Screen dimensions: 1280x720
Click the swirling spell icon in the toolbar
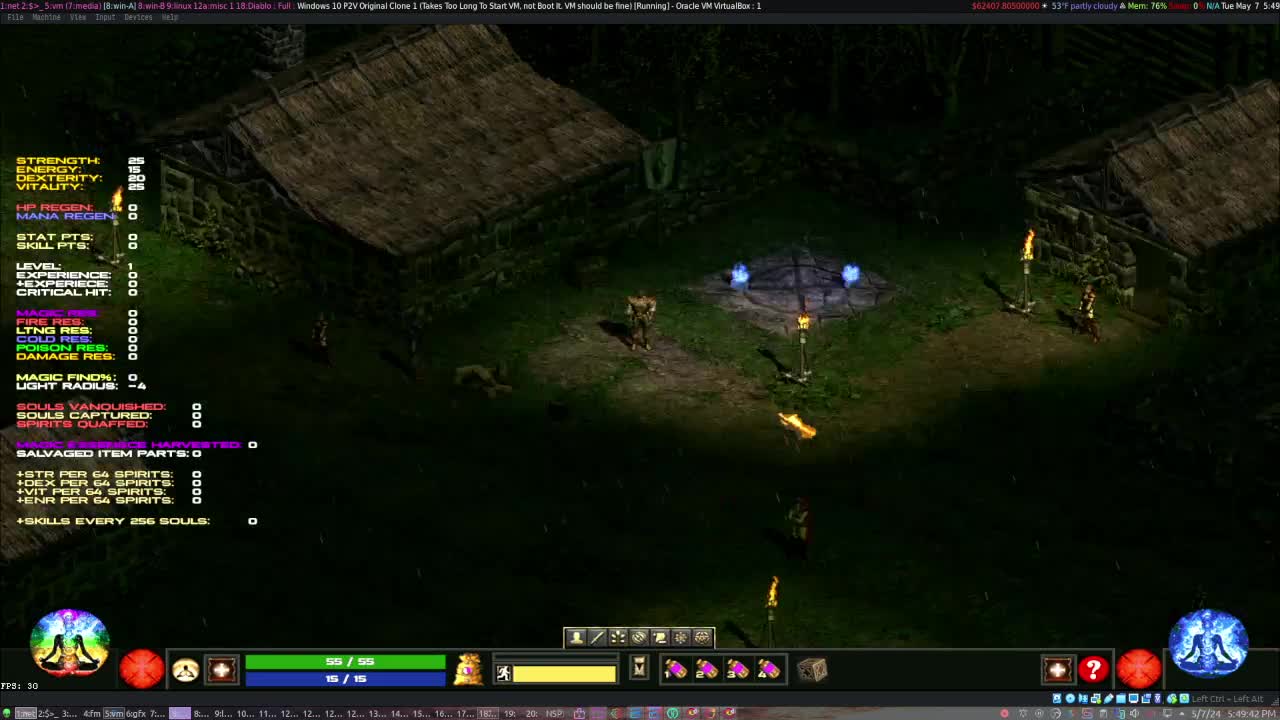(x=639, y=637)
